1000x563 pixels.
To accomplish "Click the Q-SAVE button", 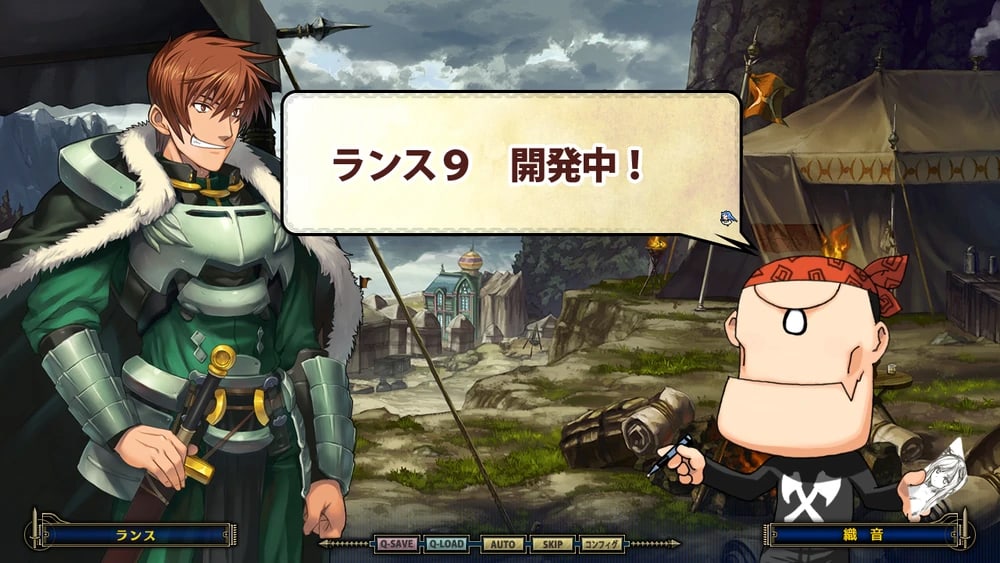I will 396,544.
